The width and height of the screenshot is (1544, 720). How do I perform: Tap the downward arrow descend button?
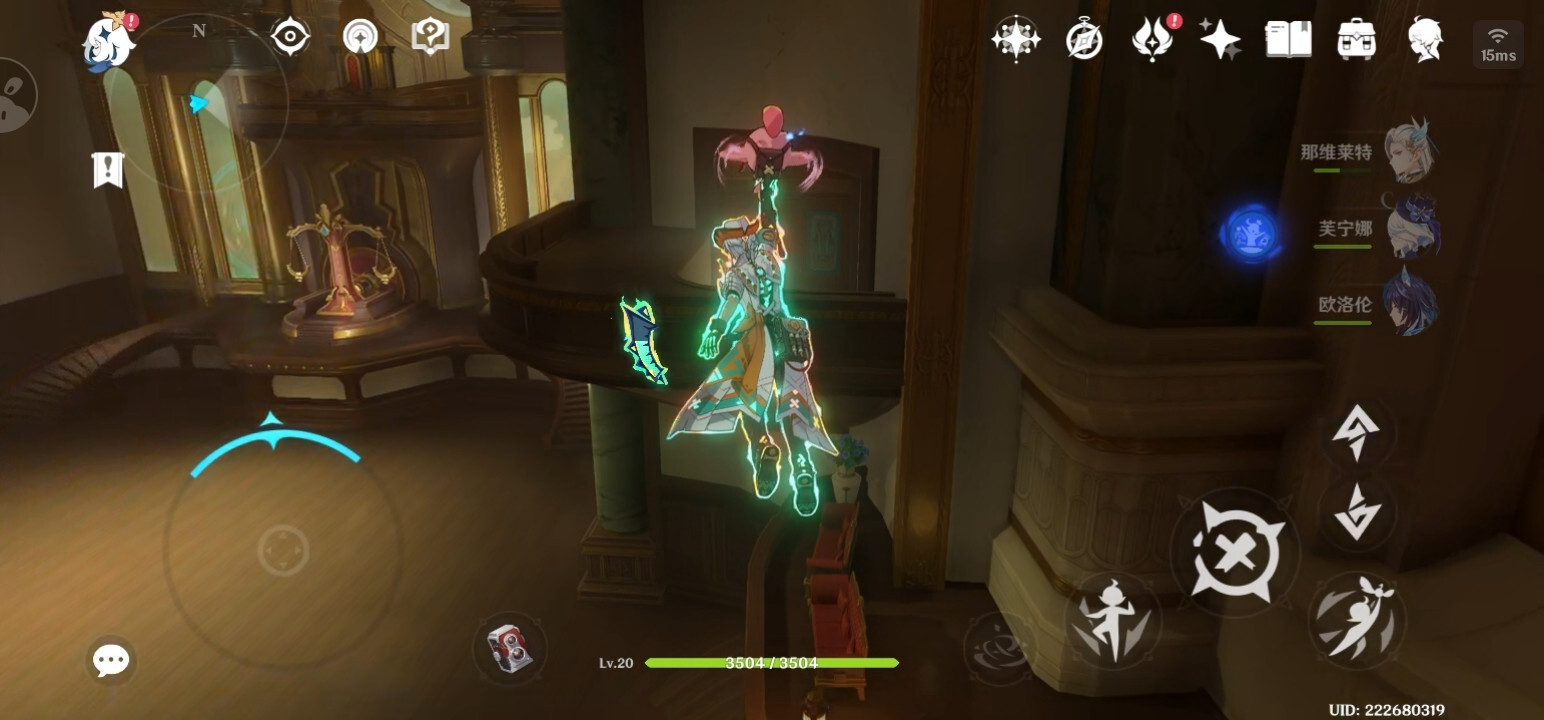[x=1357, y=512]
